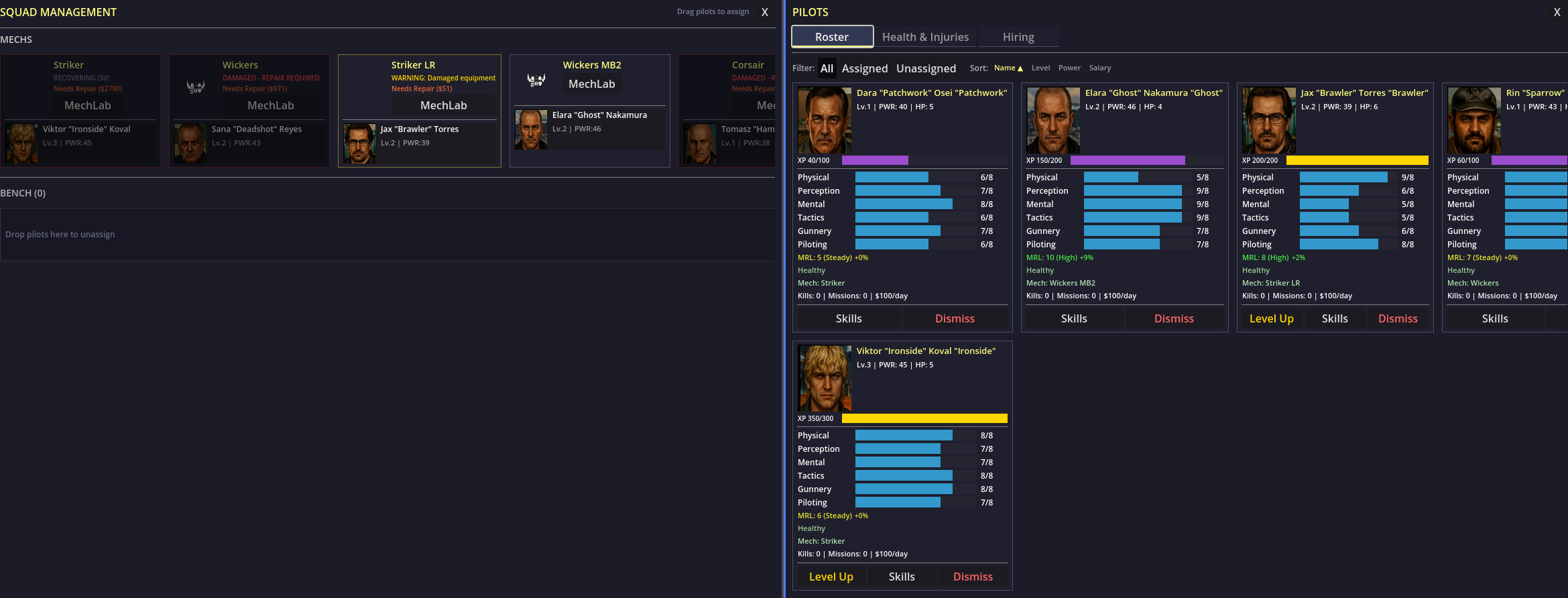The image size is (1568, 598).
Task: Sort pilots by Power
Action: click(x=1069, y=68)
